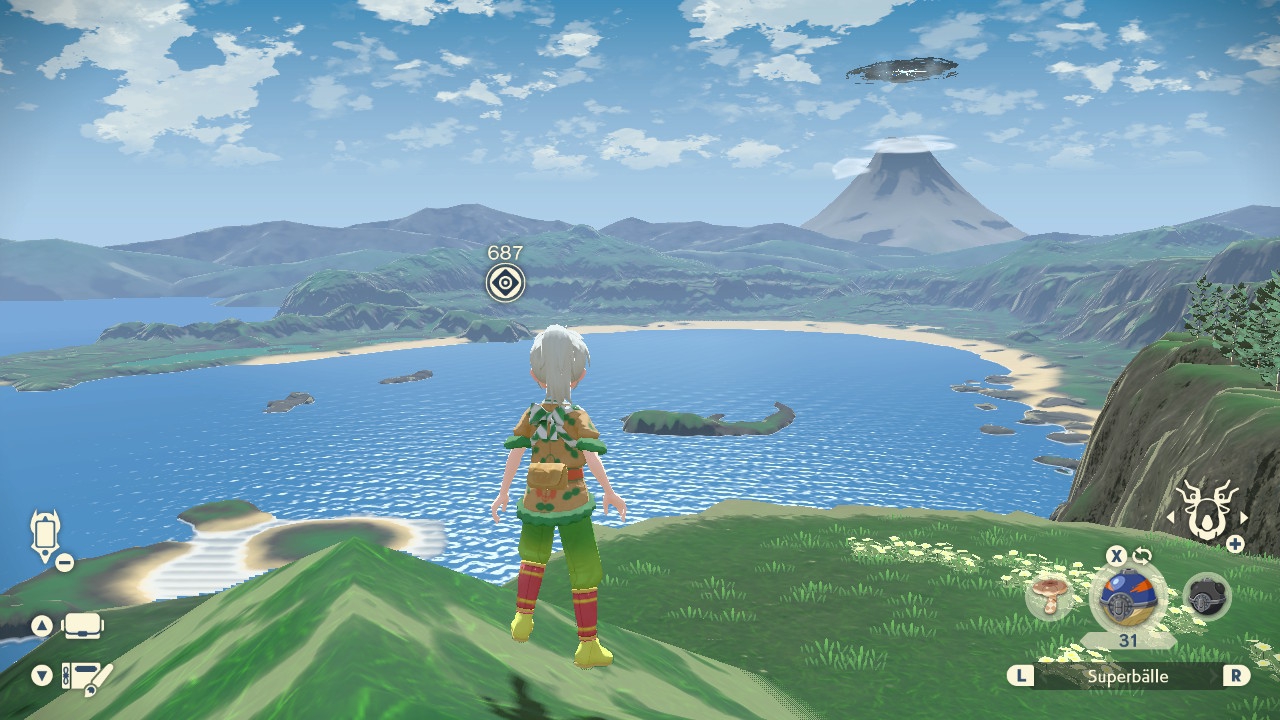Open the crafting kit icon
This screenshot has width=1280, height=720.
84,677
